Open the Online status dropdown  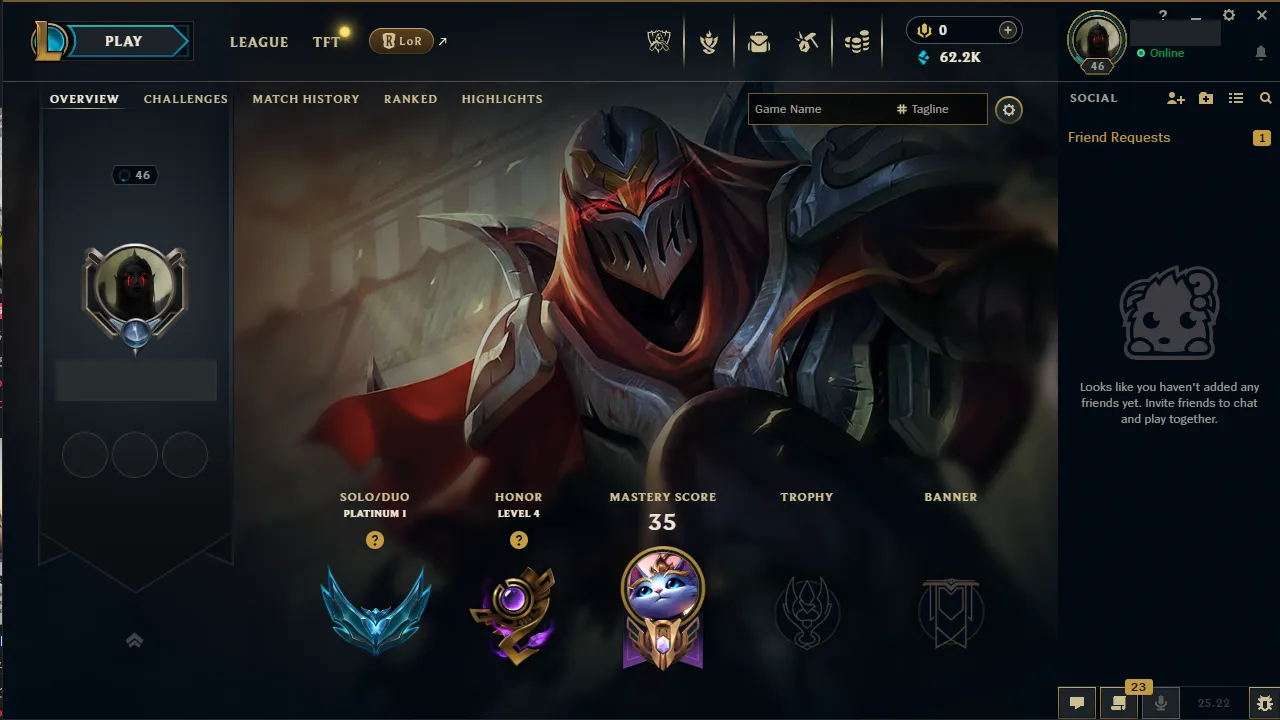[1163, 53]
